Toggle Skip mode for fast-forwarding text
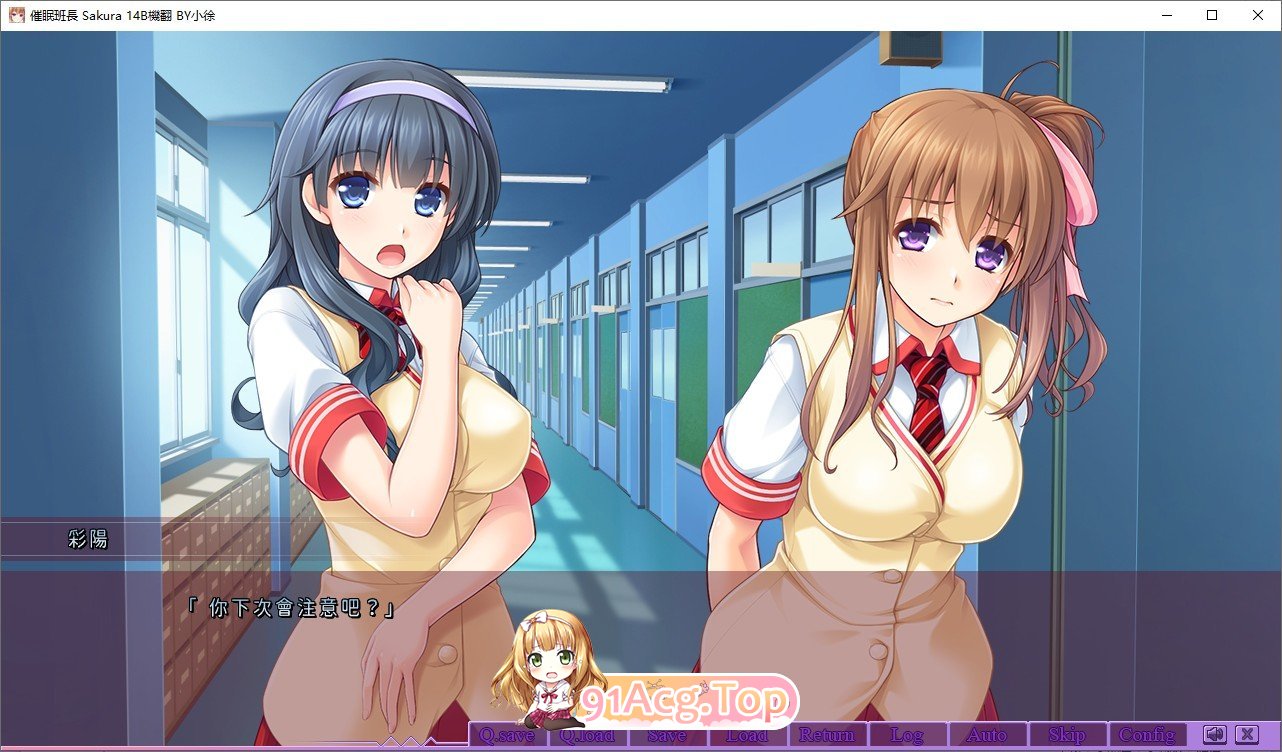Viewport: 1282px width, 752px height. coord(1067,733)
